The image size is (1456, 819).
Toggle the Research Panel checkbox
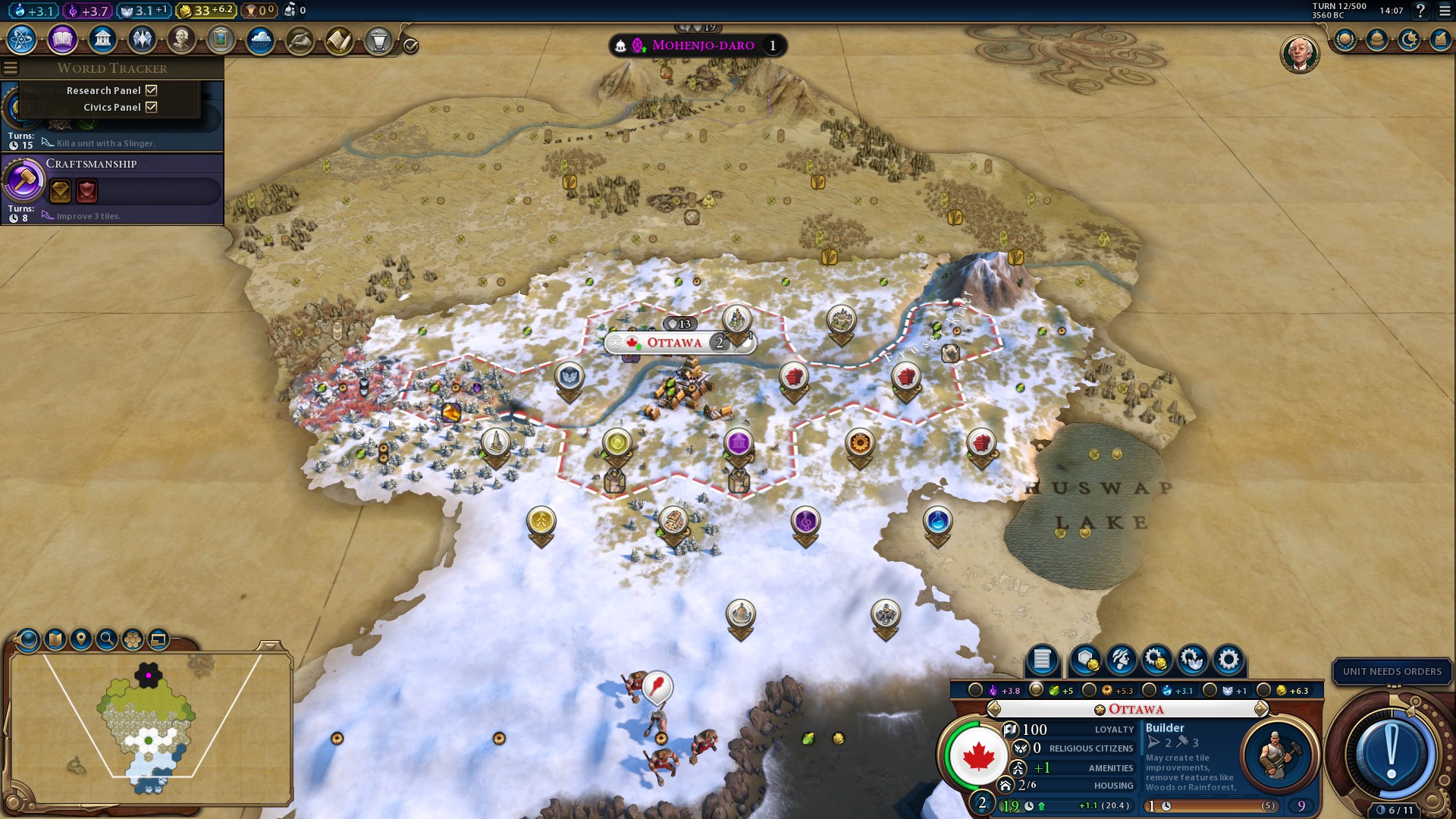pos(152,90)
